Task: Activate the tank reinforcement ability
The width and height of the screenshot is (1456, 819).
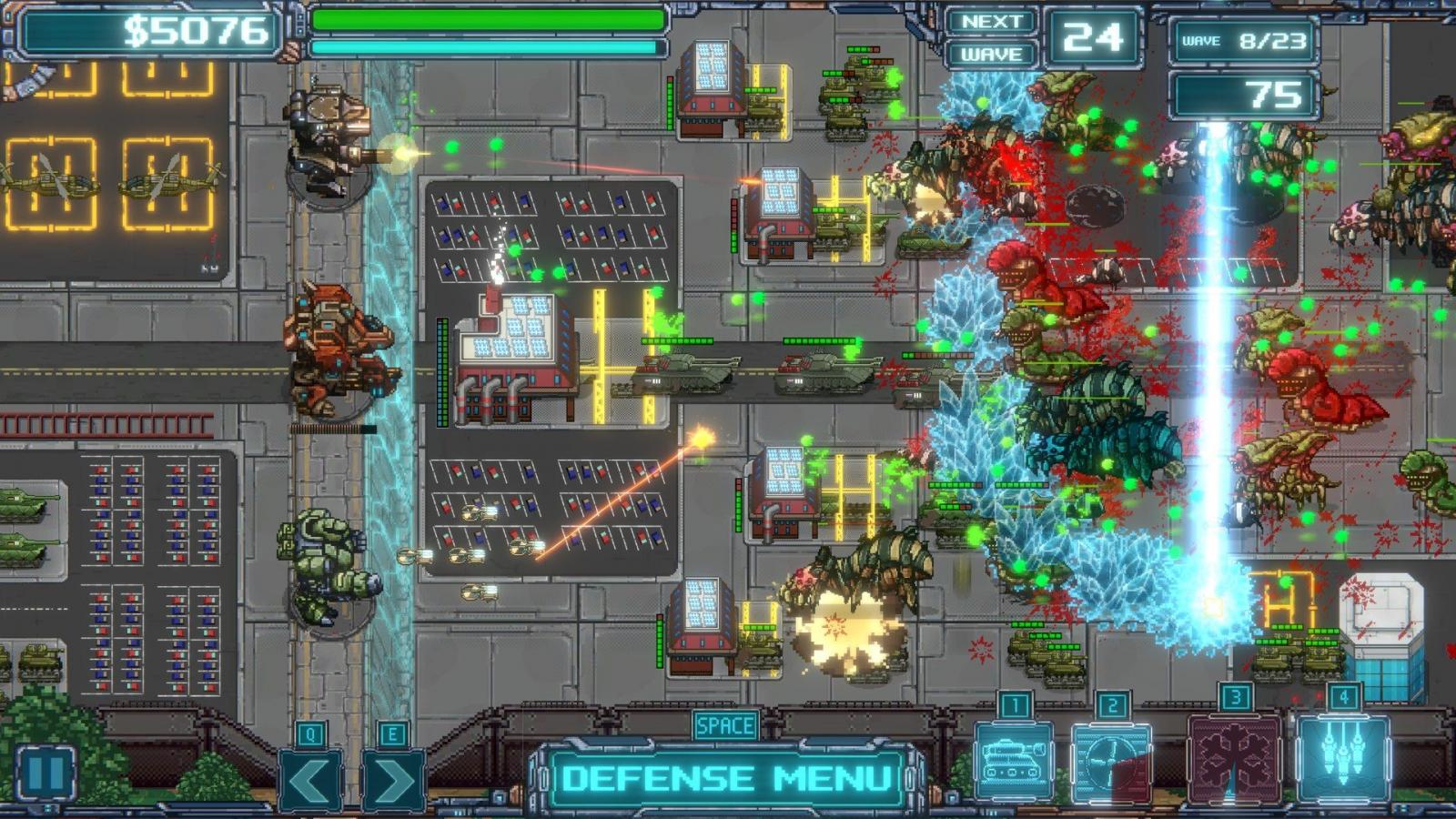Action: click(x=1014, y=761)
